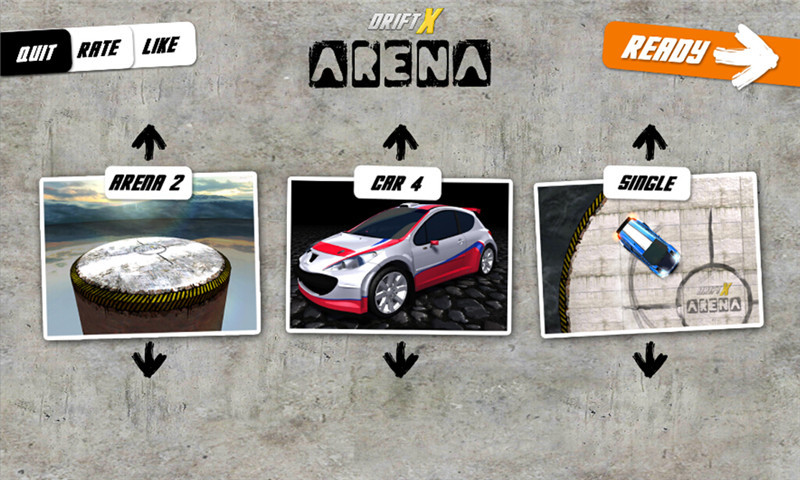Select the Single mode thumbnail
Viewport: 800px width, 480px height.
point(648,257)
